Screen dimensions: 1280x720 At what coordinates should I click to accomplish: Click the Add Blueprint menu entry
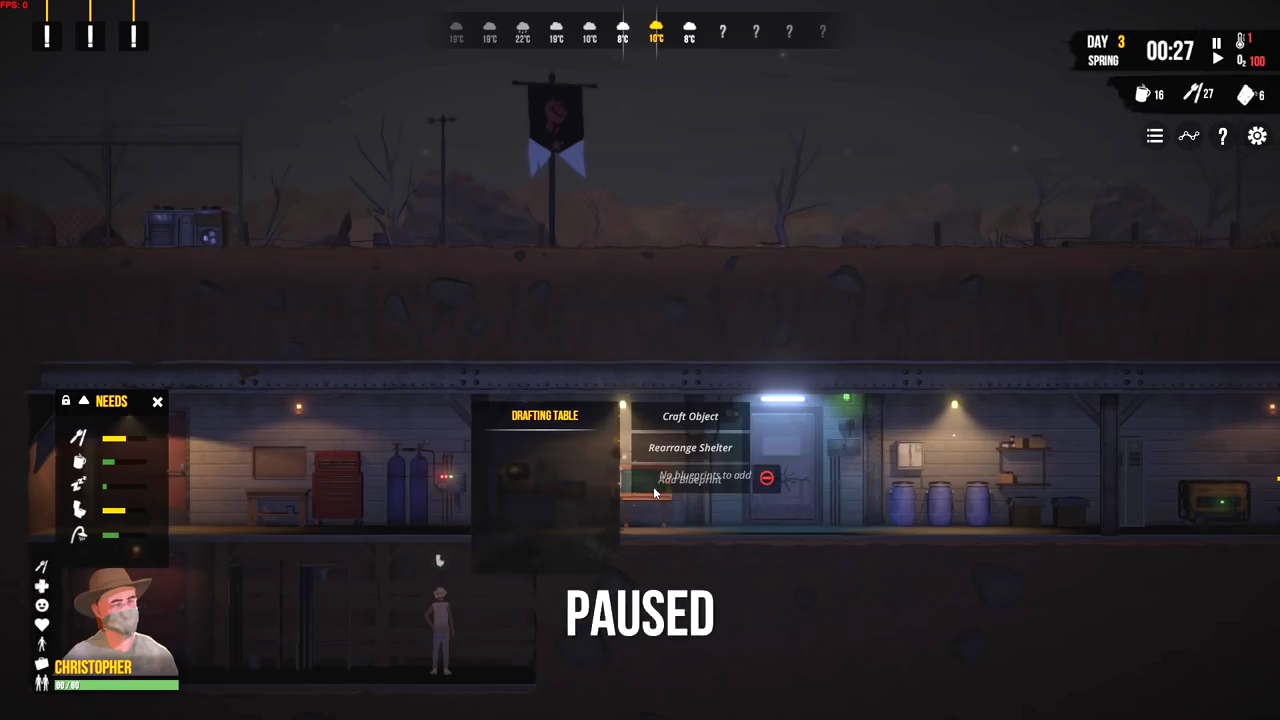[690, 479]
